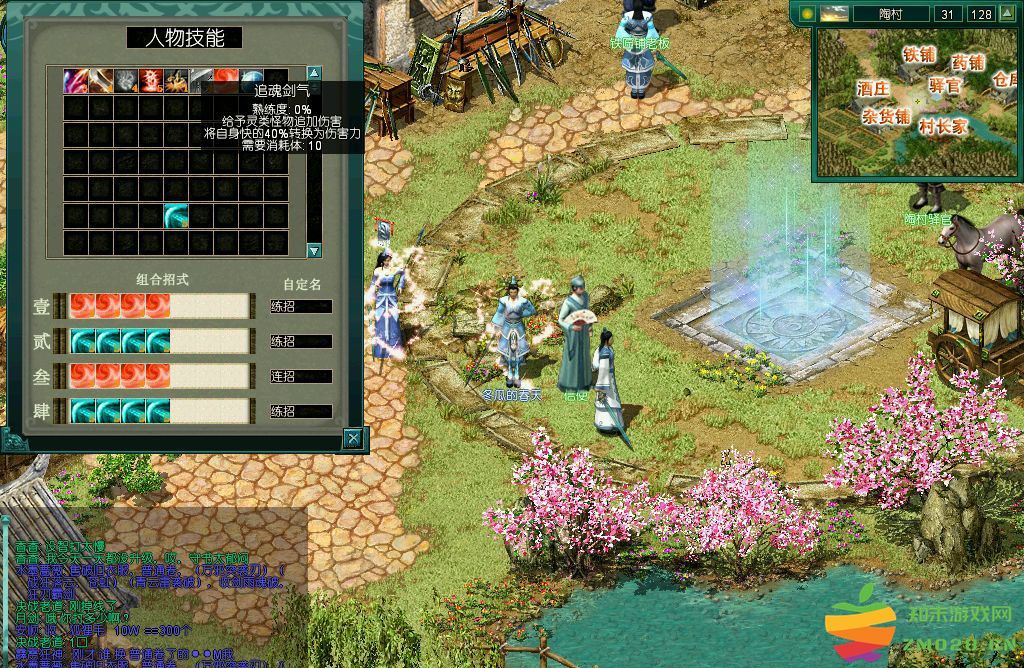Screen dimensions: 1024x668
Task: Click the custom name field for combo 壹
Action: point(301,307)
